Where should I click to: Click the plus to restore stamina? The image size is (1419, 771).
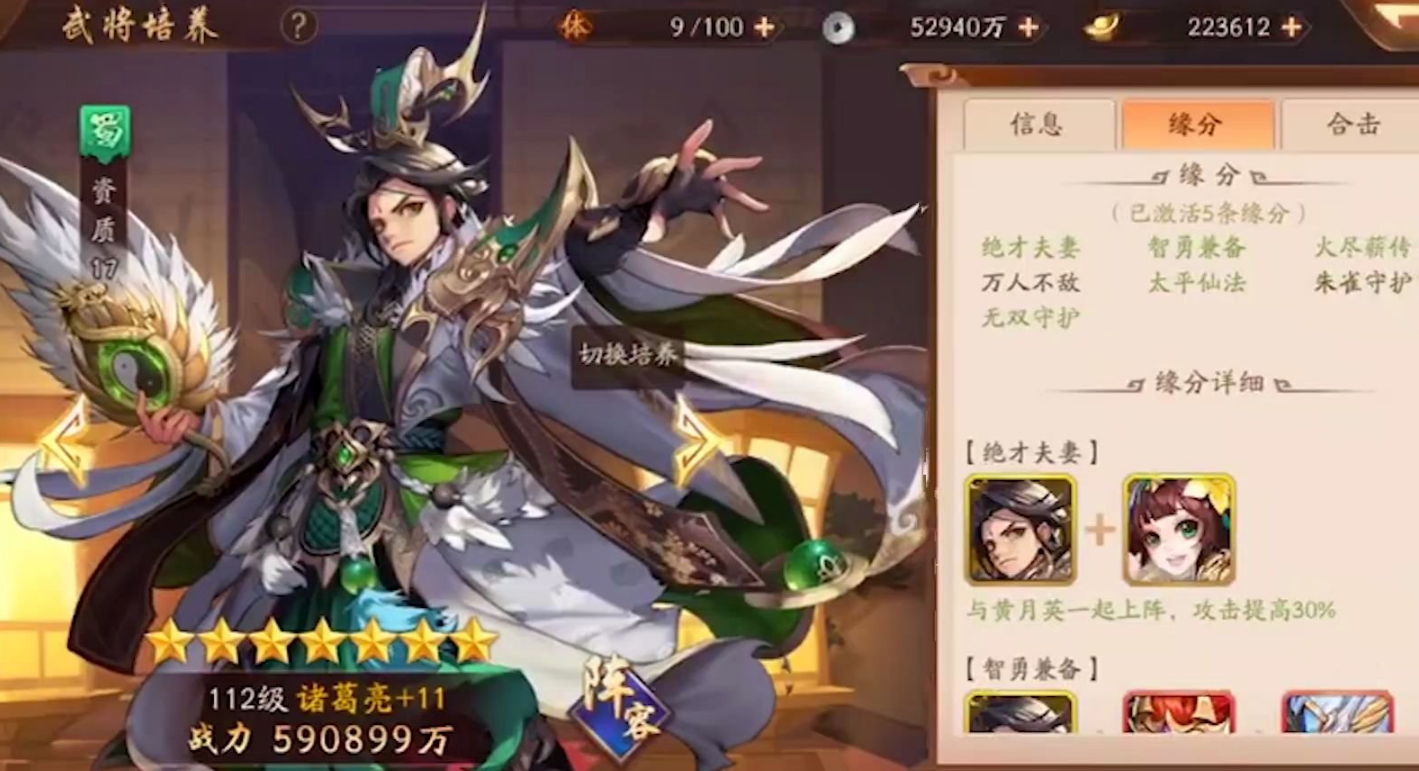(x=766, y=27)
